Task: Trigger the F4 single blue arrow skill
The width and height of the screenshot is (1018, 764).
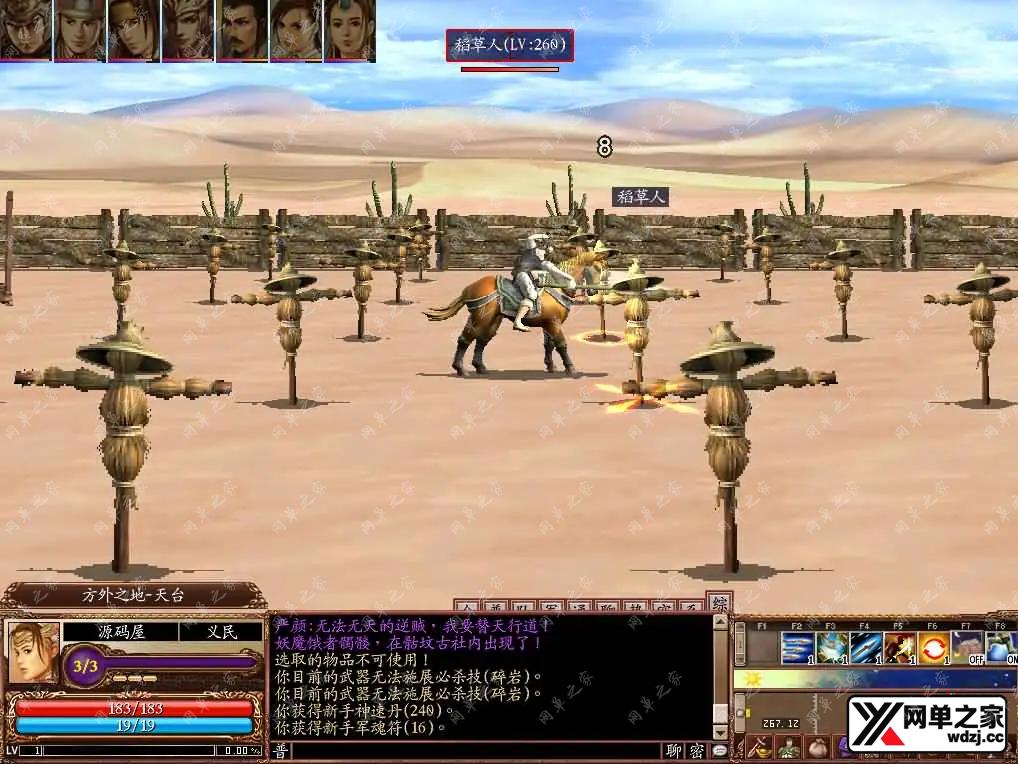Action: pos(866,648)
